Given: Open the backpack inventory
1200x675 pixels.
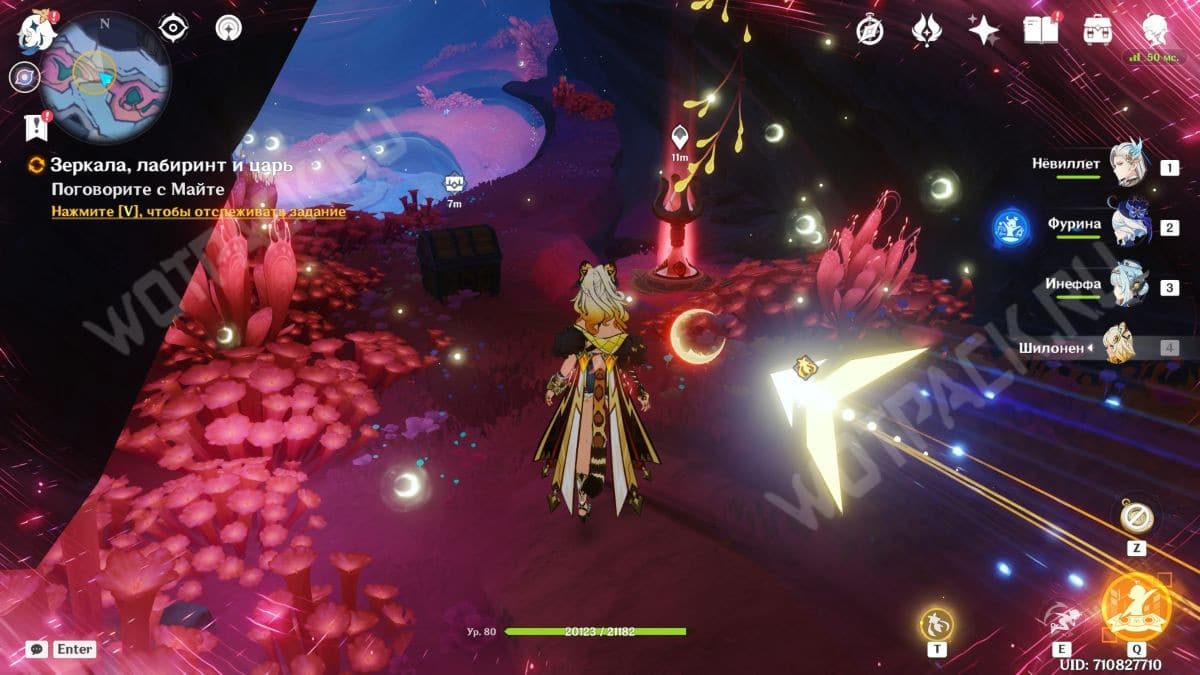Looking at the screenshot, I should click(x=1099, y=30).
